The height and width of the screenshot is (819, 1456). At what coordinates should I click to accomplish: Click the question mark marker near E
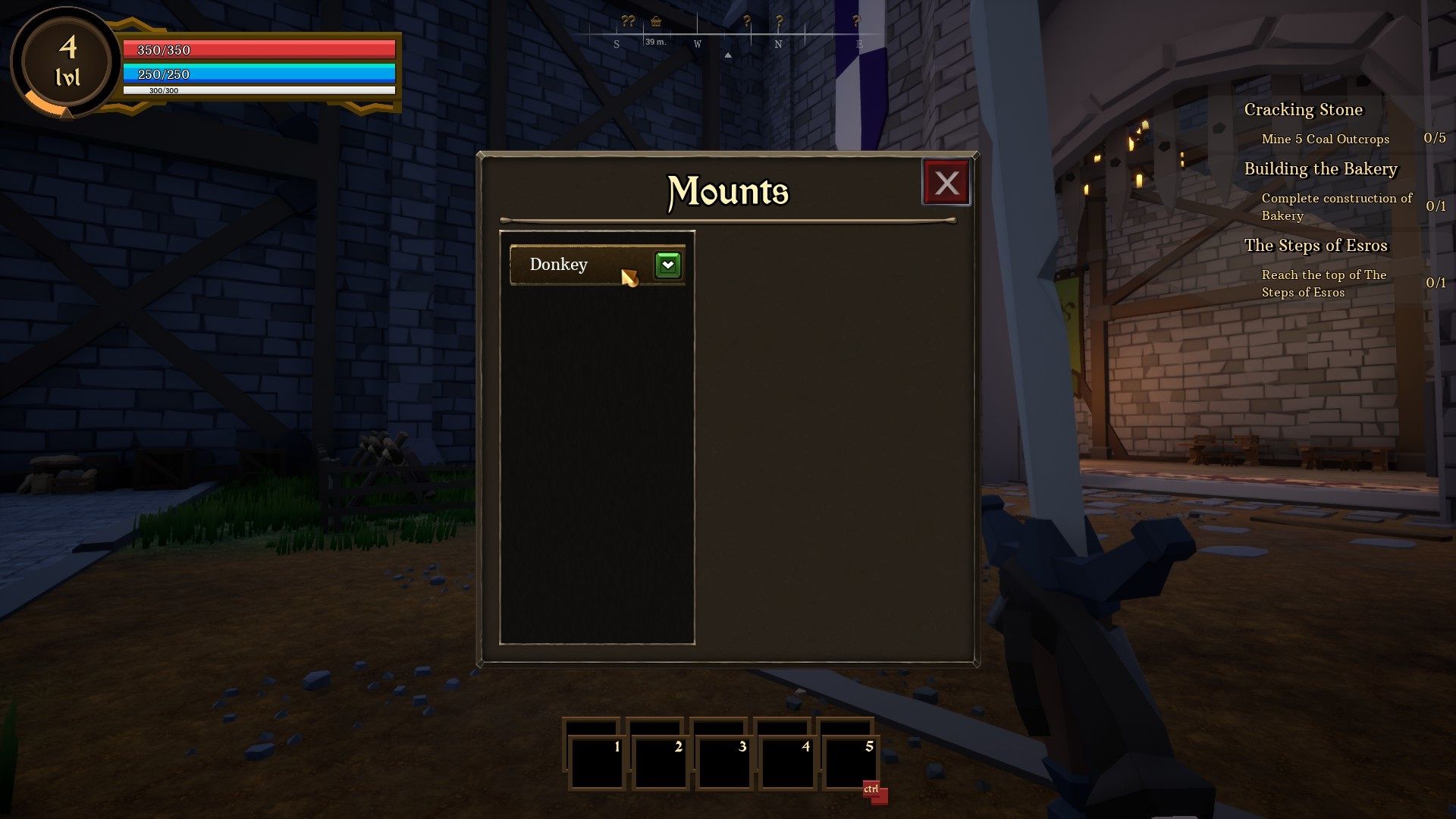click(857, 21)
